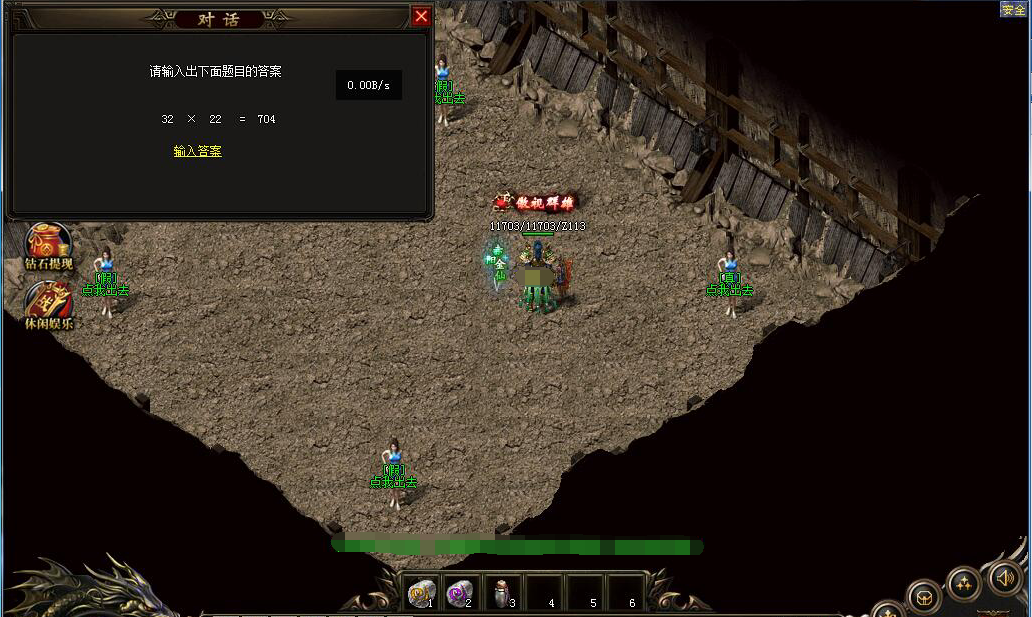1032x617 pixels.
Task: Open the 钻石提现 money bag icon
Action: pyautogui.click(x=48, y=241)
